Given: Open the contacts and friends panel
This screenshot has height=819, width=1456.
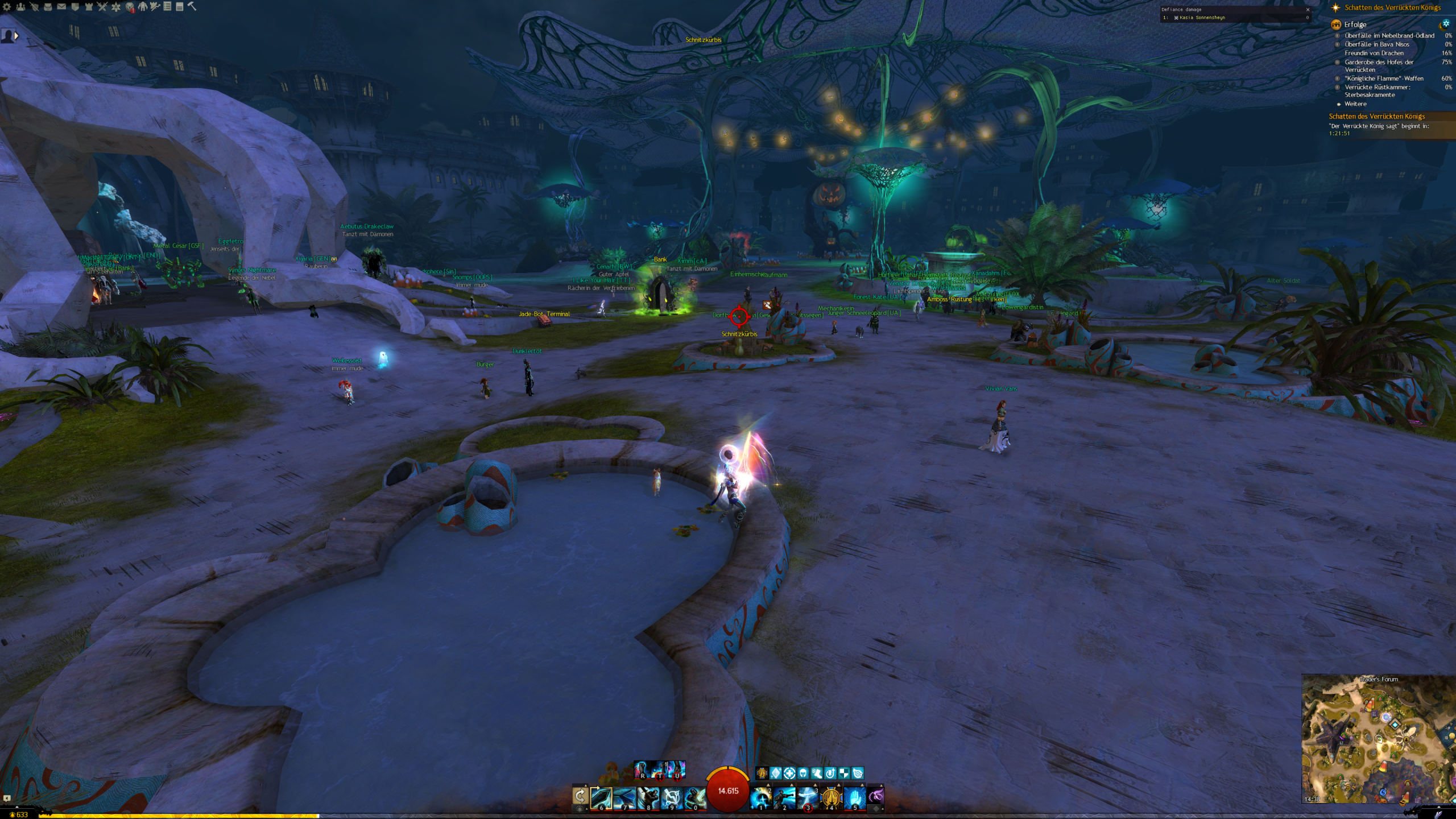Looking at the screenshot, I should pos(20,7).
